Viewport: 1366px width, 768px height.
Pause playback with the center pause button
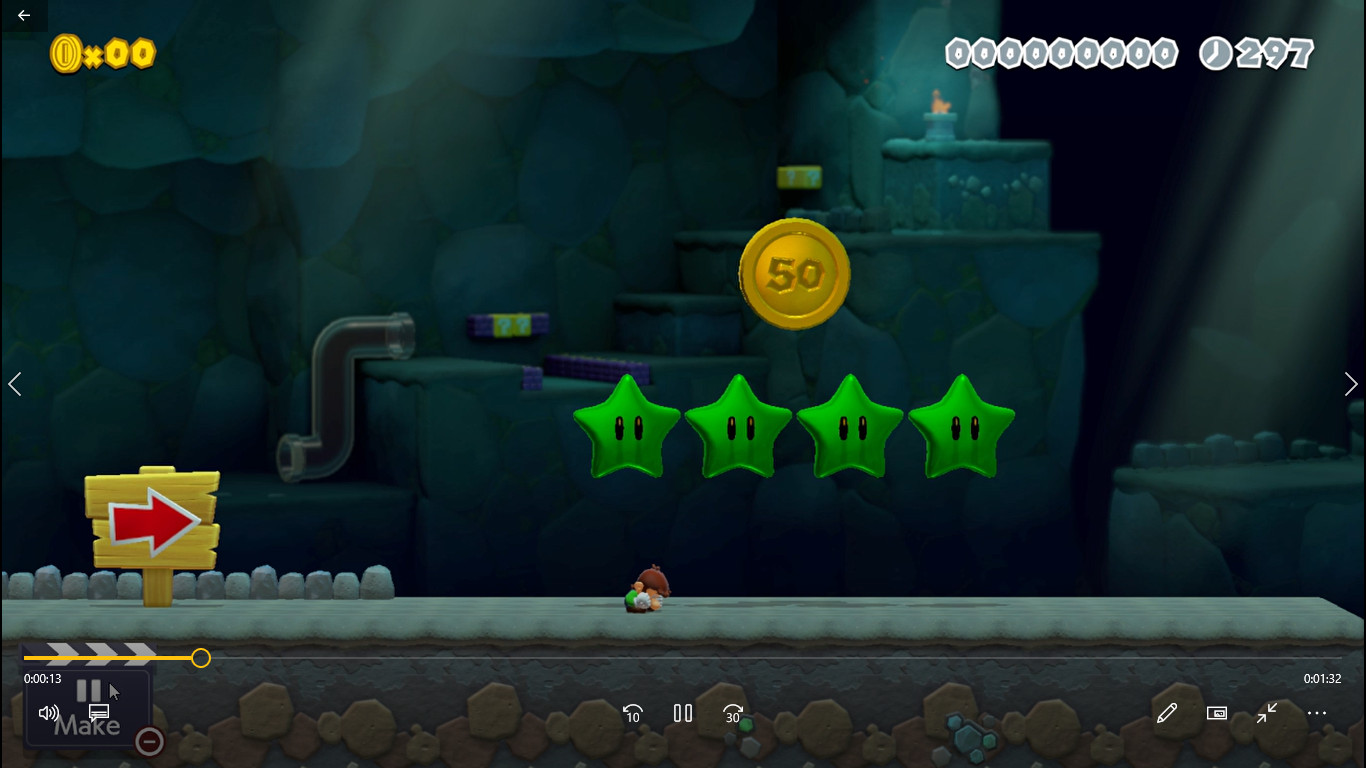pyautogui.click(x=683, y=713)
